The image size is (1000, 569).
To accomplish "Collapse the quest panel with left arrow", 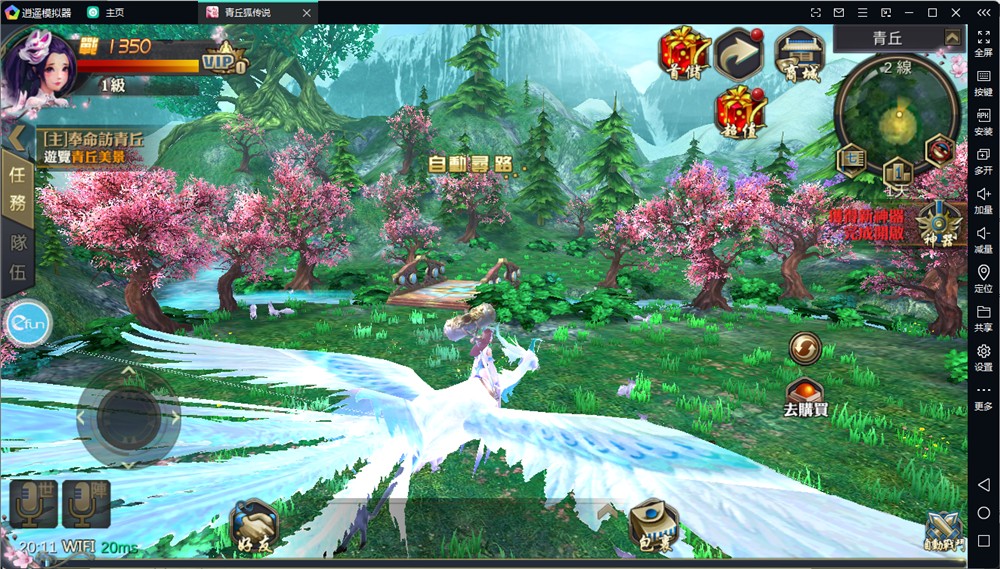I will [x=16, y=136].
